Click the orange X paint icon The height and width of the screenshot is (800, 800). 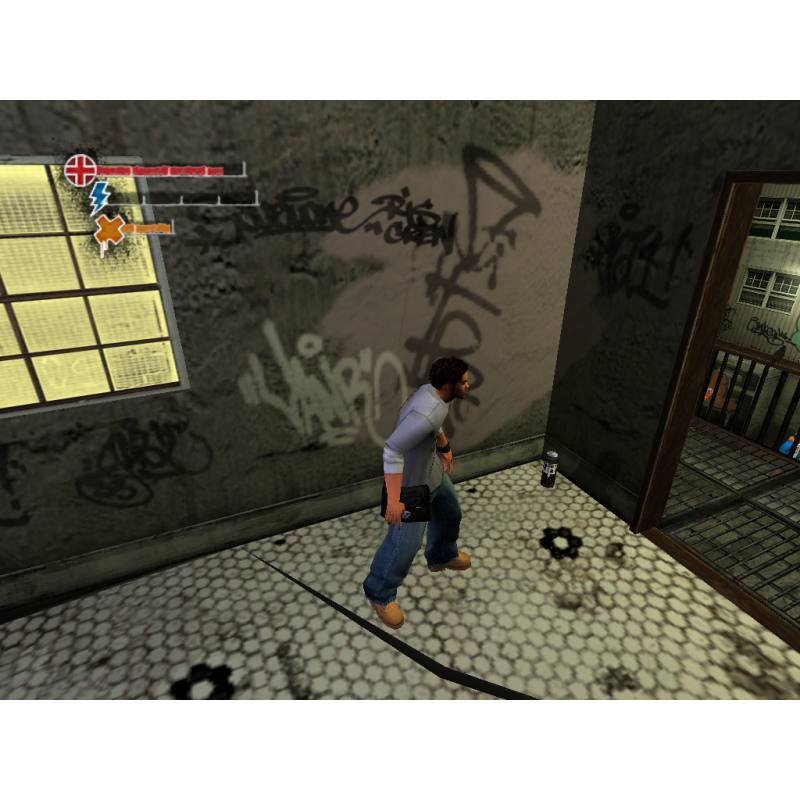click(x=108, y=231)
